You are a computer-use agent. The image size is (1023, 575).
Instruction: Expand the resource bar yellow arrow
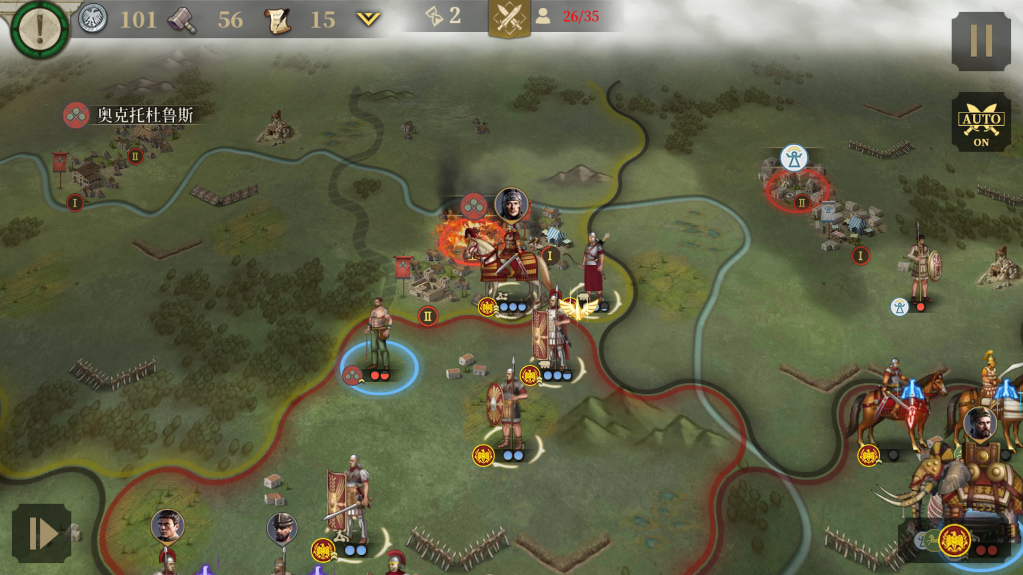click(368, 19)
